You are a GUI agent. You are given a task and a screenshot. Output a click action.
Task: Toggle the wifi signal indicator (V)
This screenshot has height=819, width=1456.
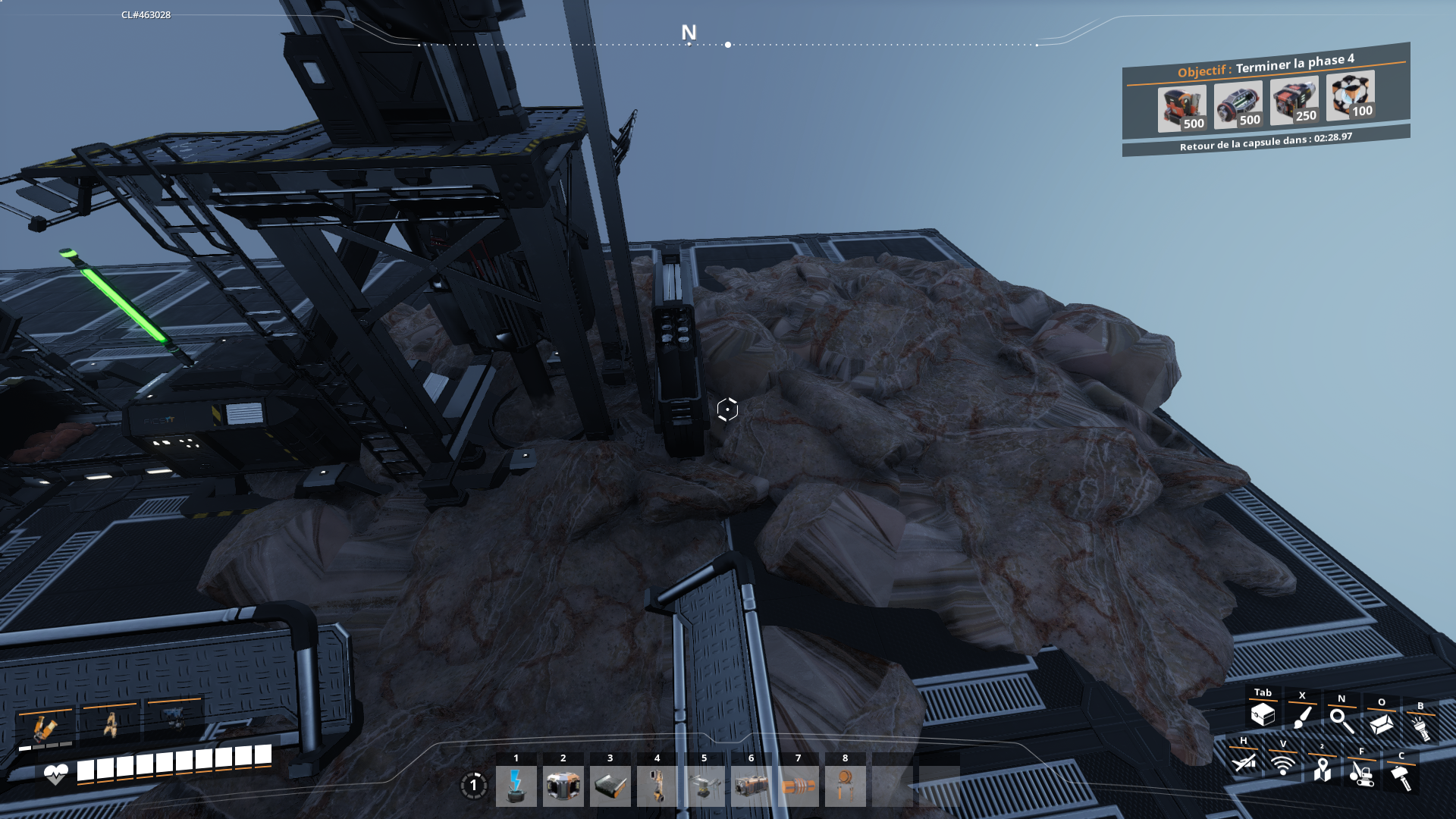point(1282,766)
